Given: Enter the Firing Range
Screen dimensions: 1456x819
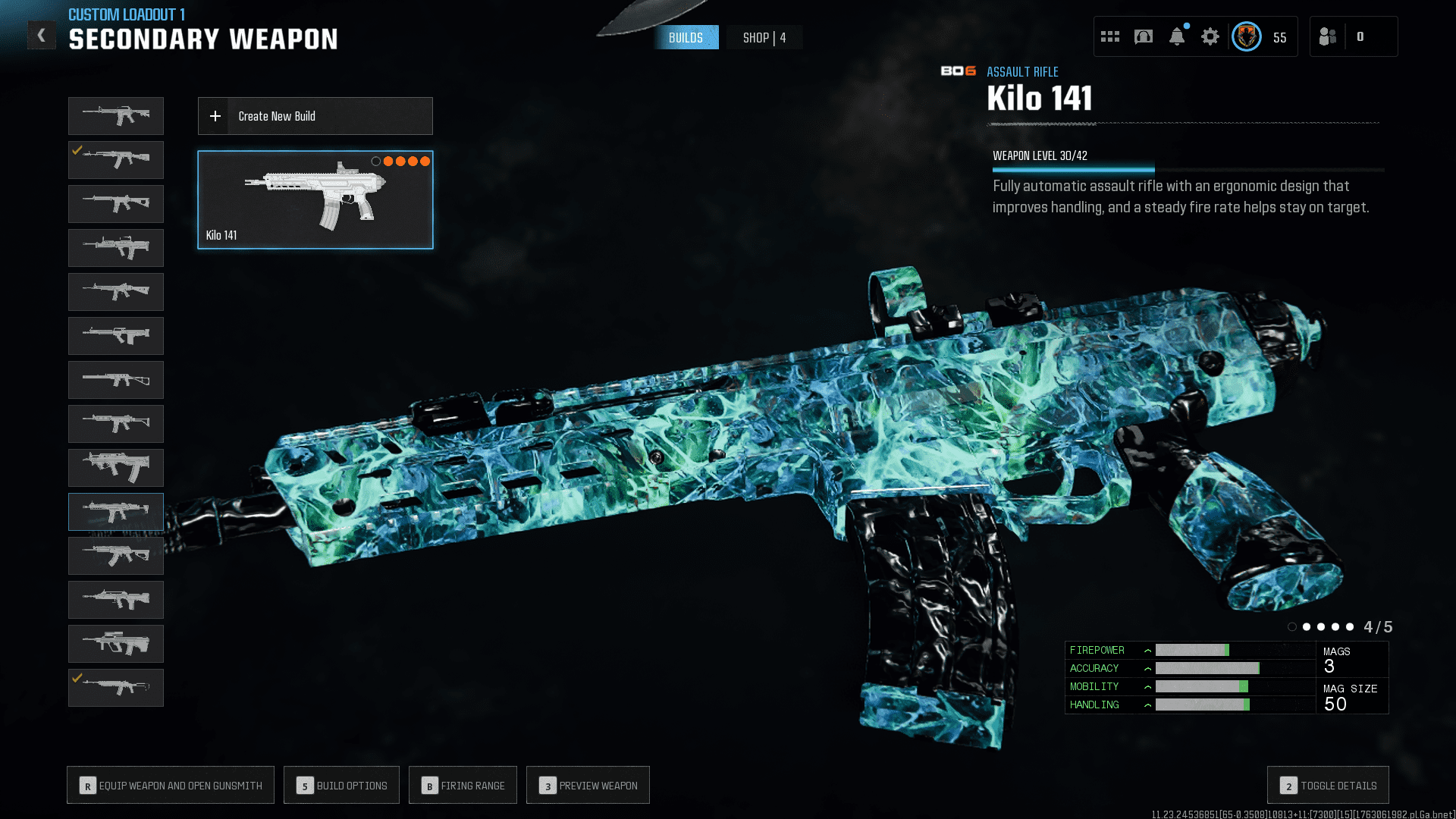Looking at the screenshot, I should click(463, 785).
